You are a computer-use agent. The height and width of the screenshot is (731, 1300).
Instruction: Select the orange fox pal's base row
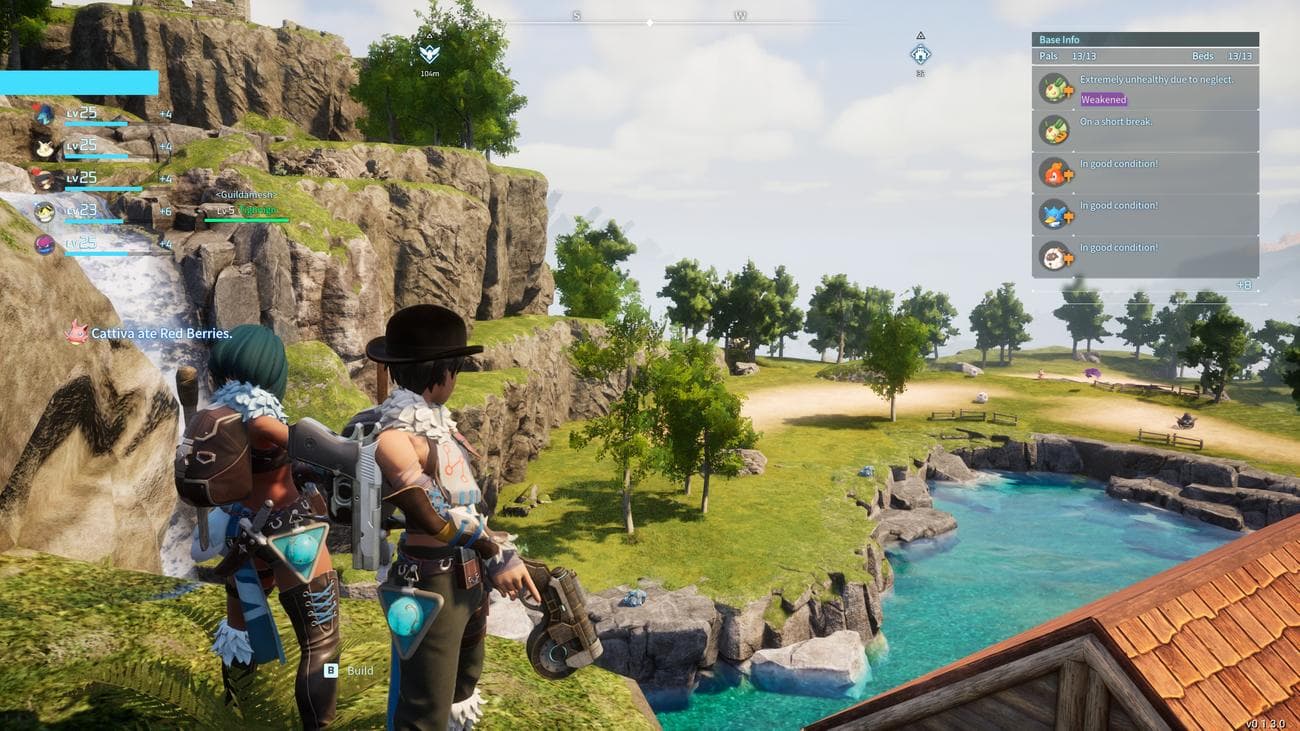coord(1145,173)
